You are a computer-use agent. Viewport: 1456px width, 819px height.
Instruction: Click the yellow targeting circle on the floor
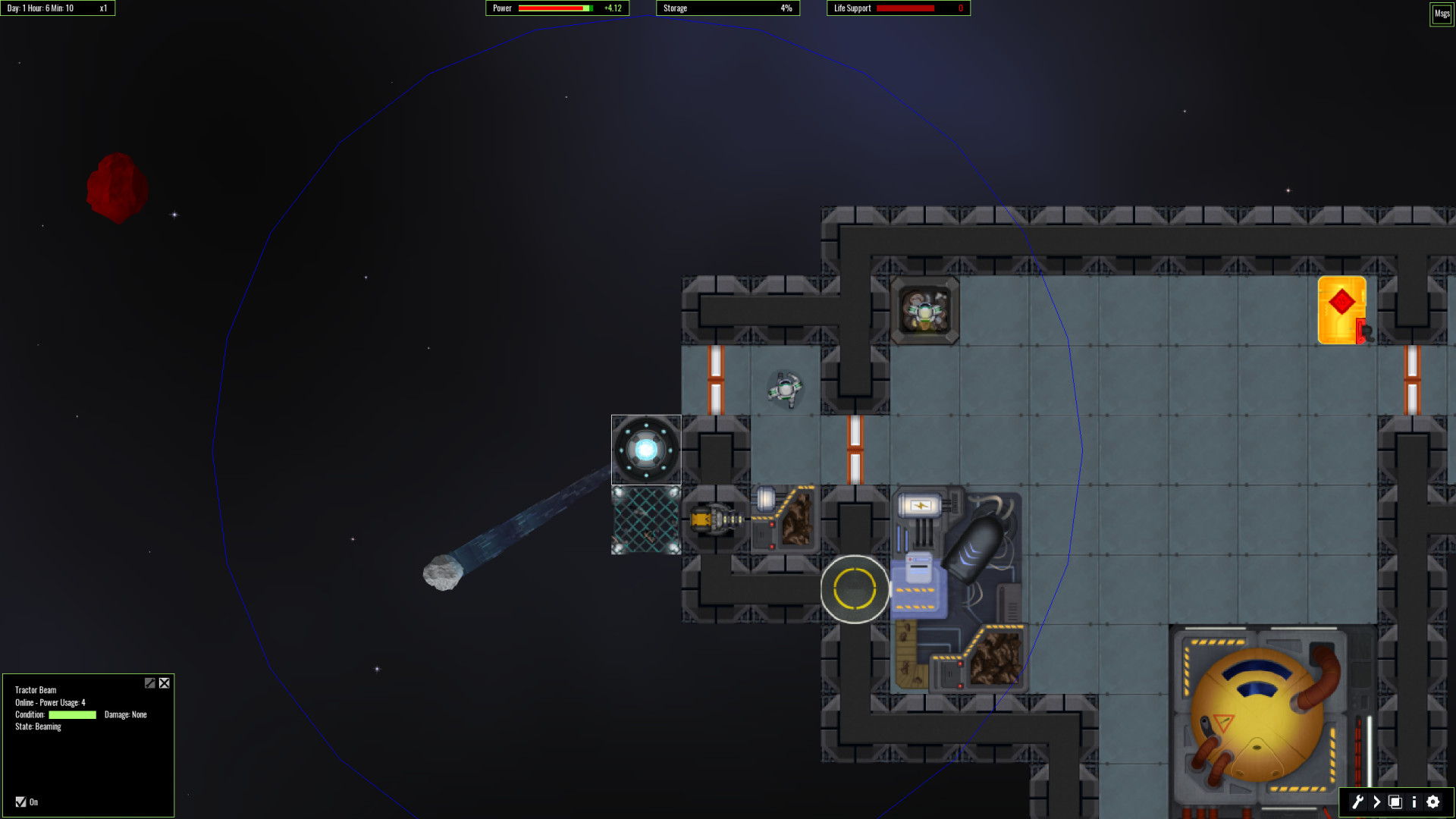coord(855,589)
